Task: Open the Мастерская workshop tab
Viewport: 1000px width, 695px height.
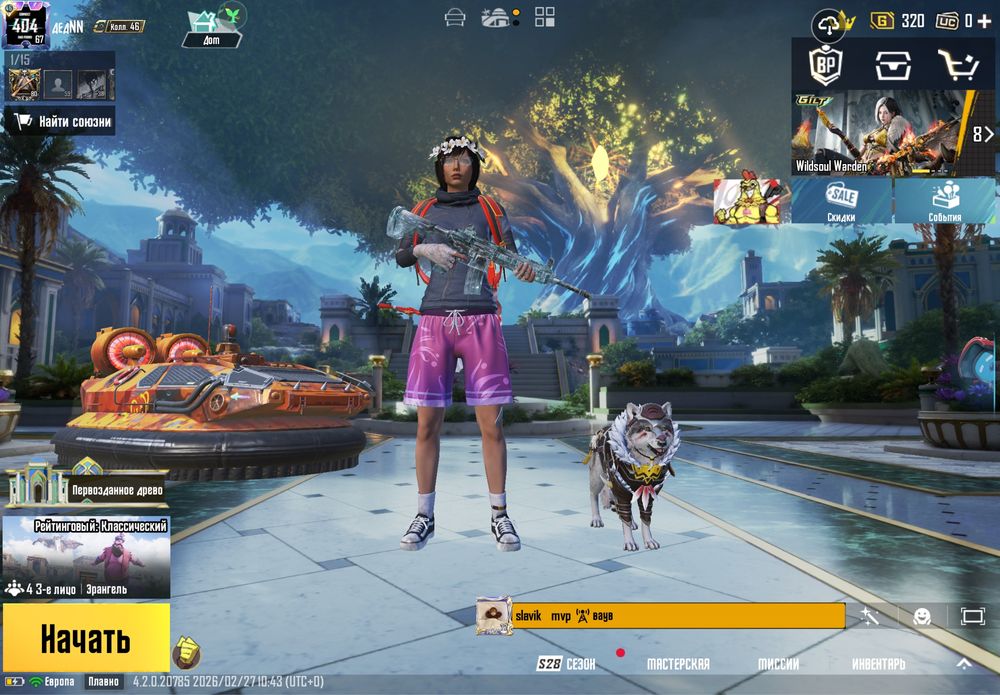Action: click(678, 664)
